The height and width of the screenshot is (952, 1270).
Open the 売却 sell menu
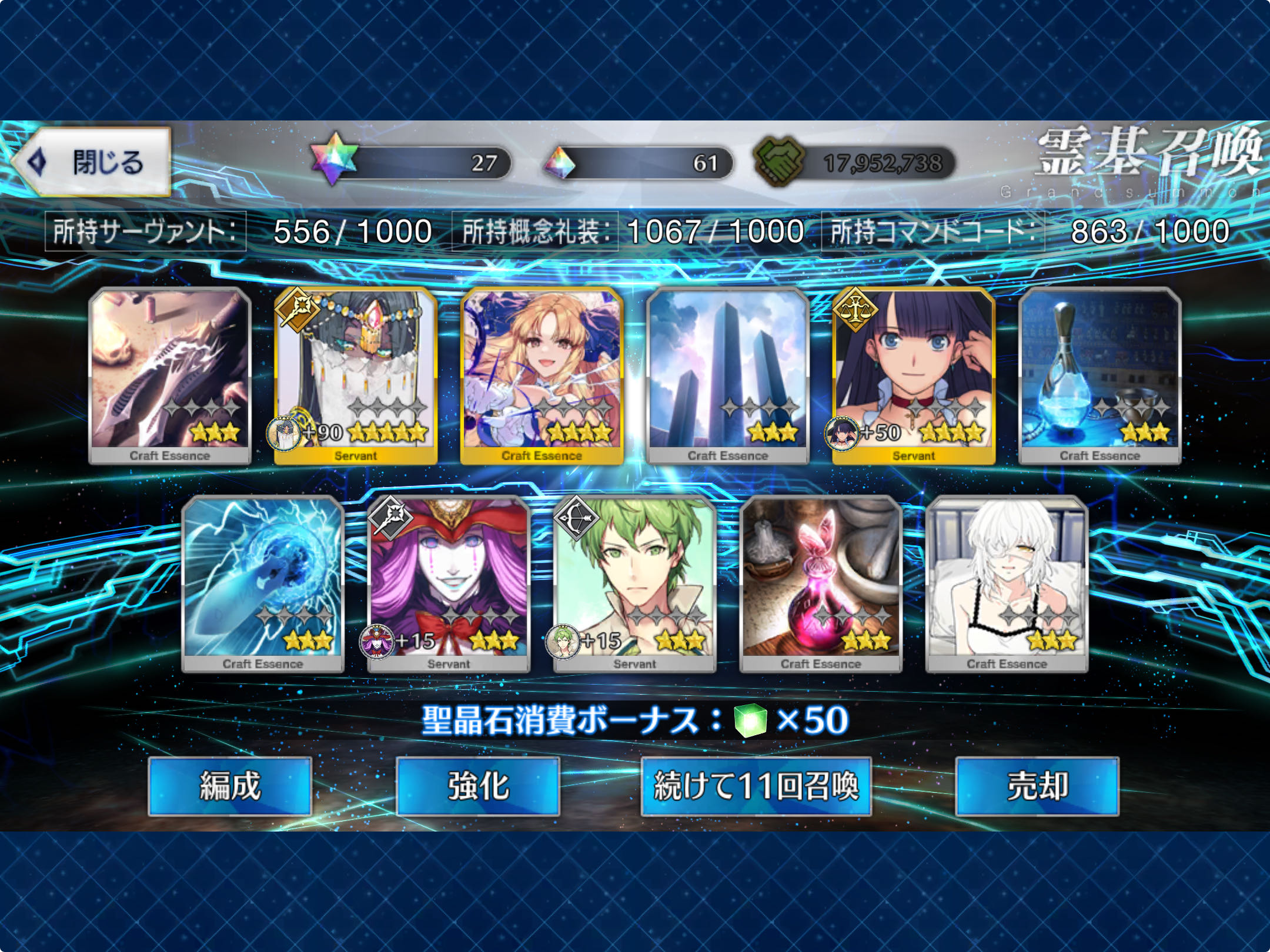point(1037,786)
